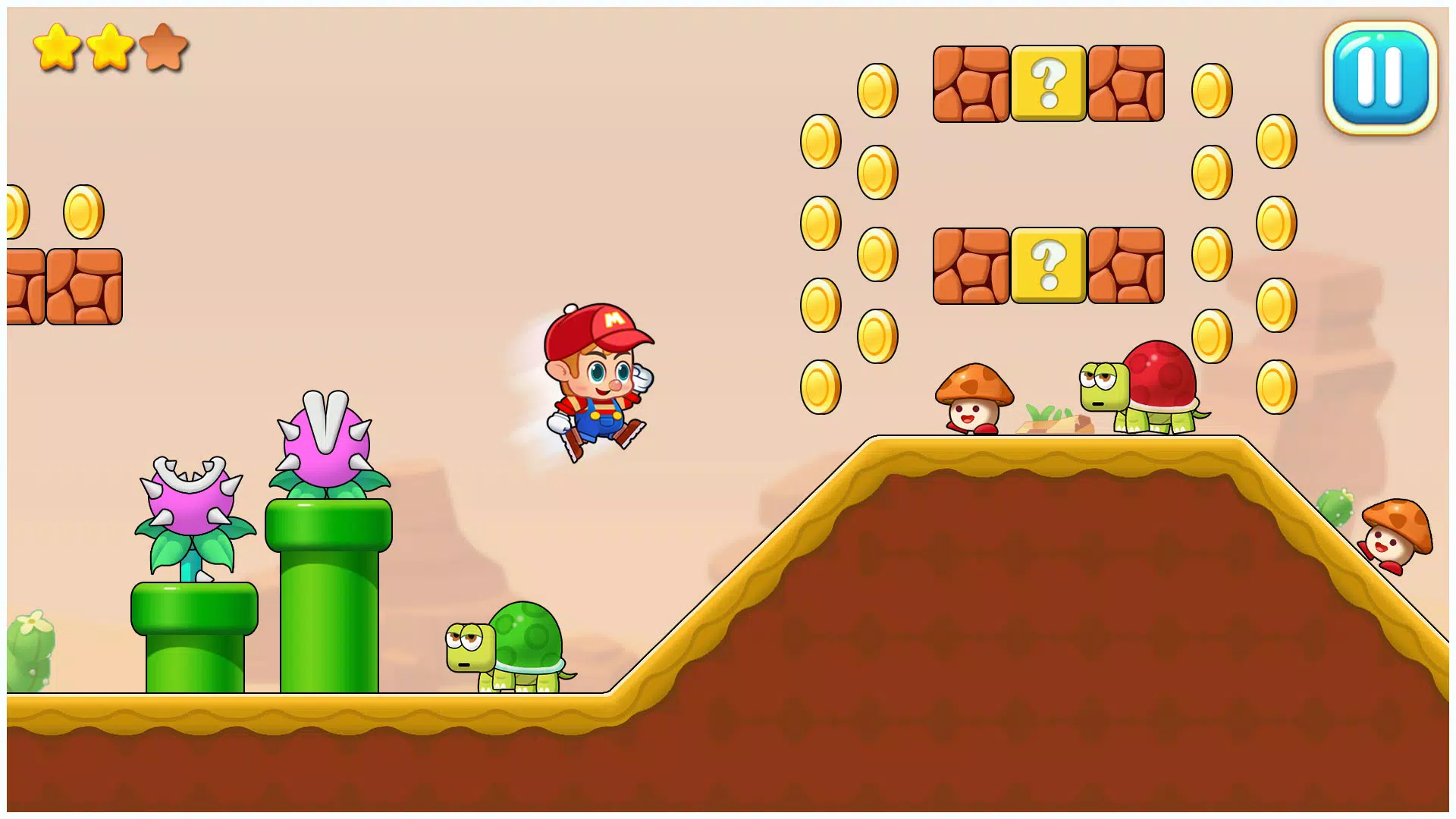Viewport: 1456px width, 819px height.
Task: Tap the upper question mark mystery block
Action: pos(1048,83)
